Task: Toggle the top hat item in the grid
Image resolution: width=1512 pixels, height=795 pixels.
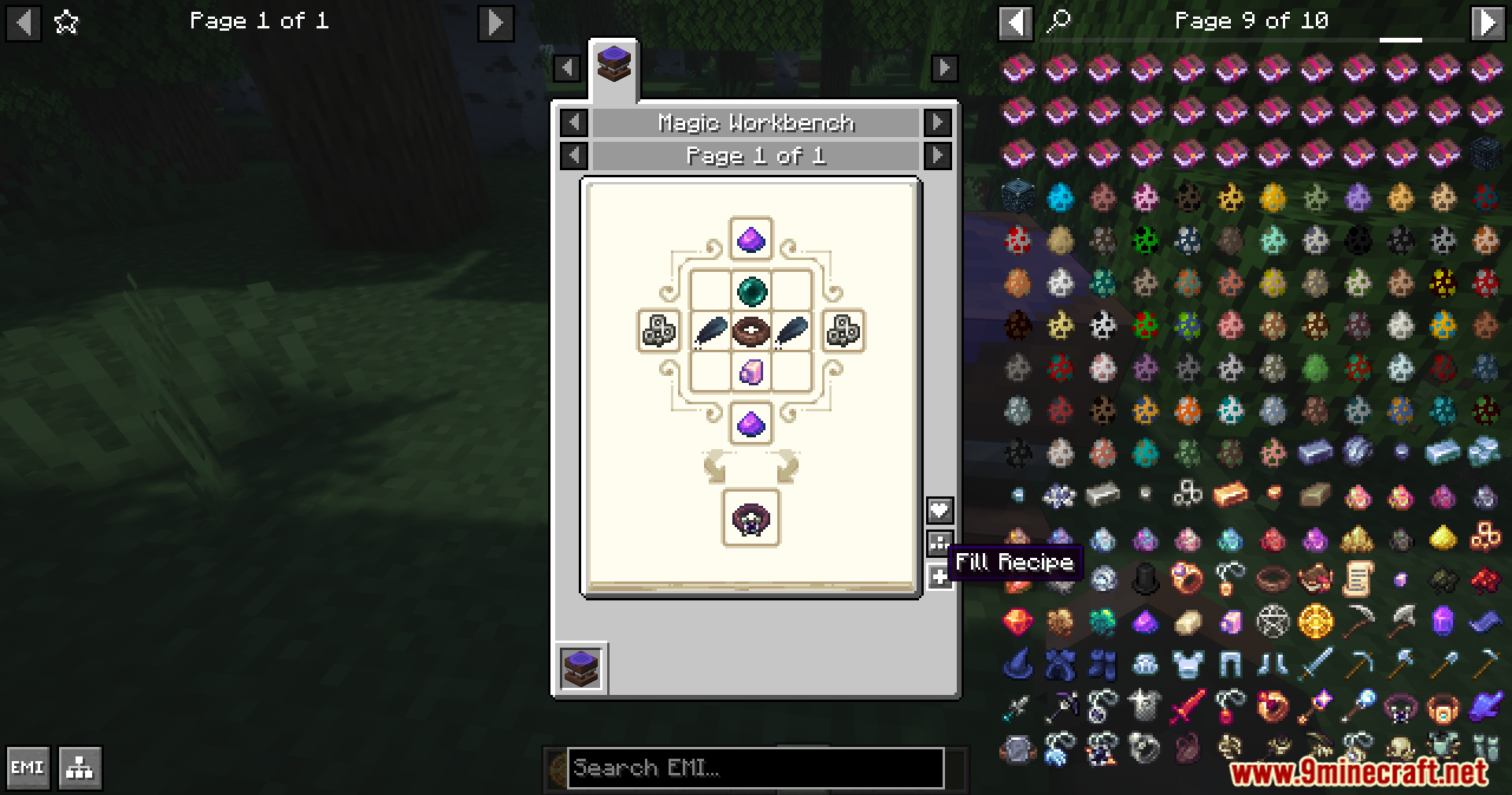Action: point(1144,578)
